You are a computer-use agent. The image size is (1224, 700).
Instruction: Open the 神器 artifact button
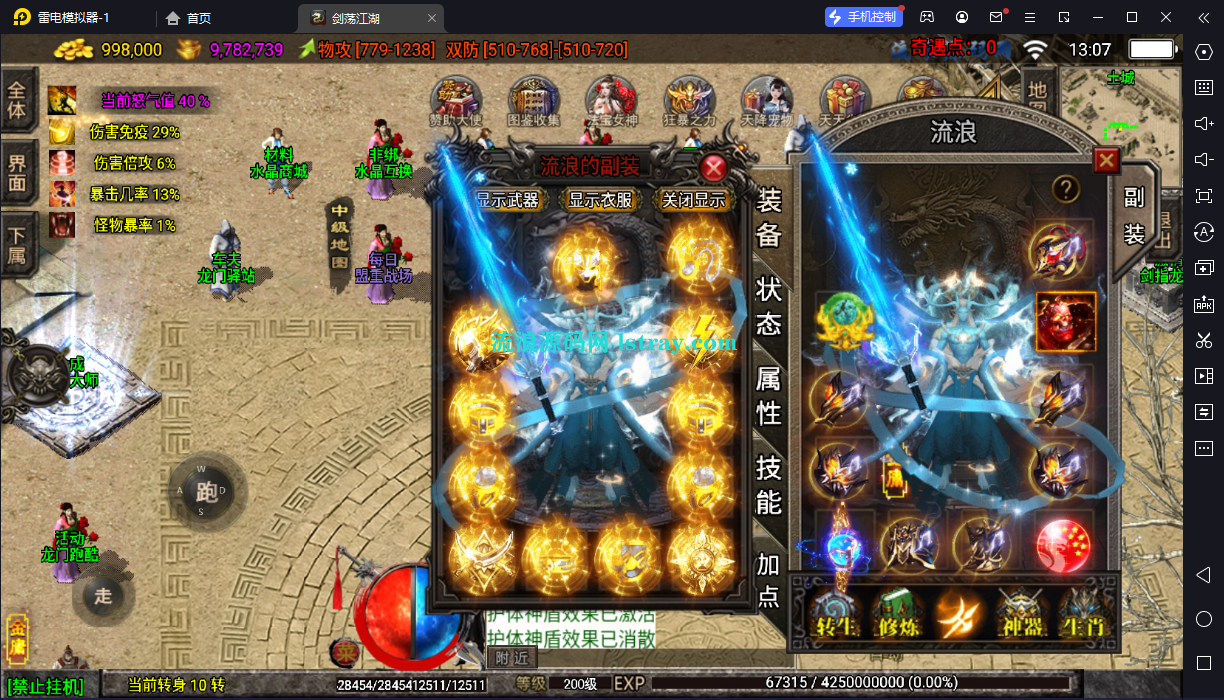[1021, 614]
